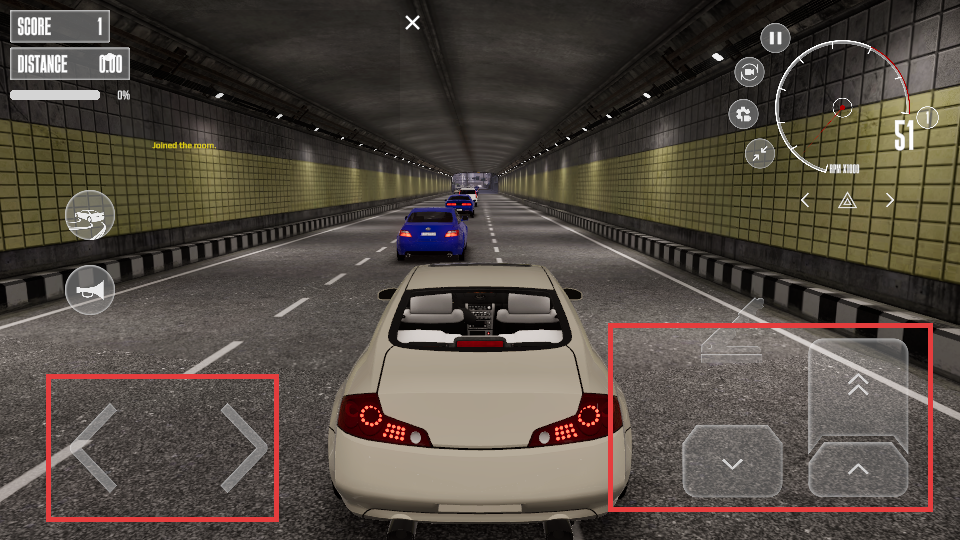Viewport: 960px width, 540px height.
Task: Hit the brake pedal with down chevron
Action: point(732,462)
